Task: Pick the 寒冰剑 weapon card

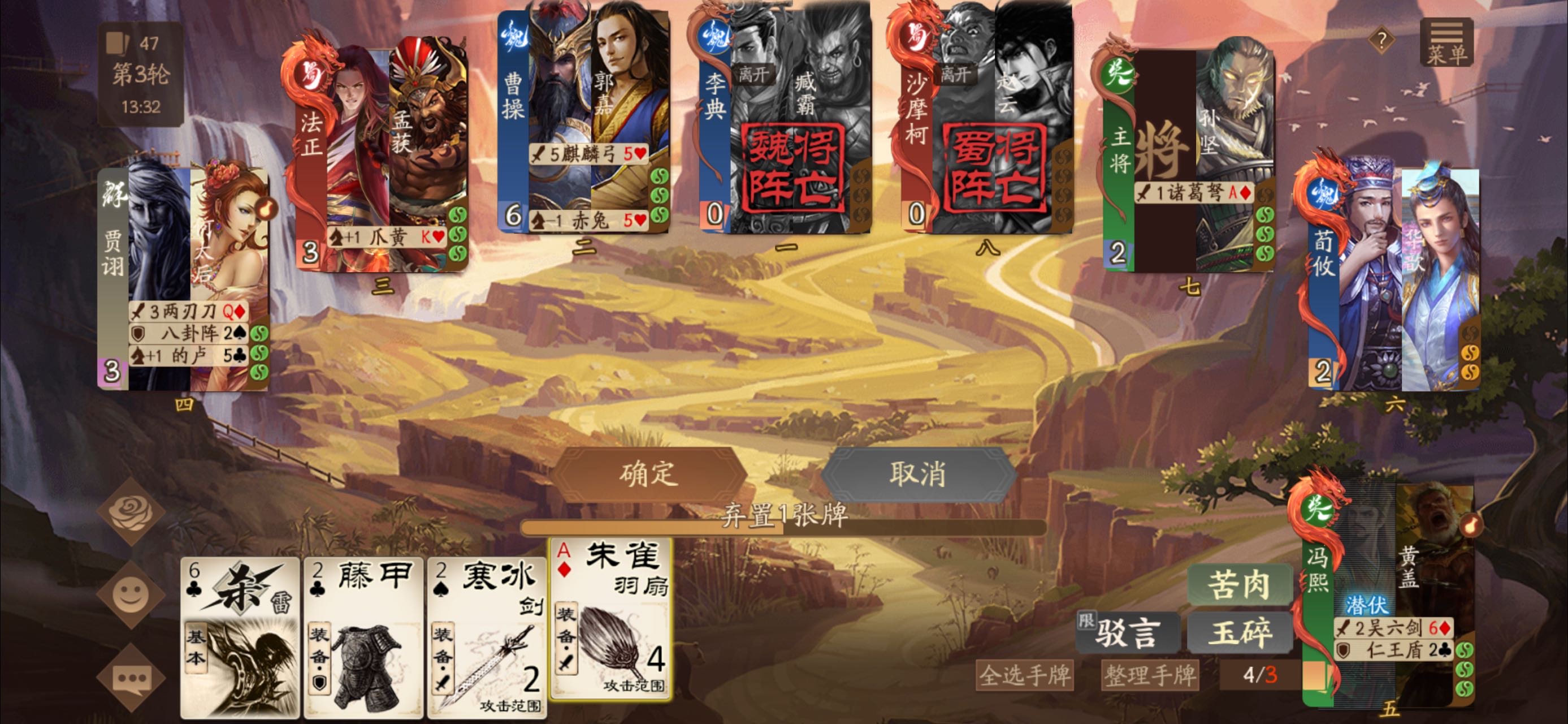Action: (487, 636)
